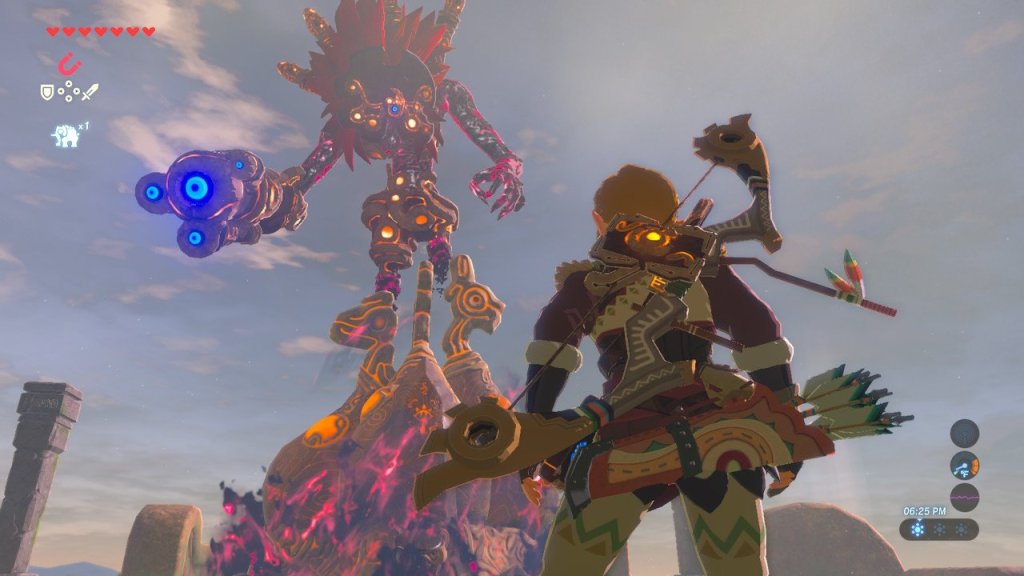1024x576 pixels.
Task: Click the purple noise meter circle
Action: [964, 497]
